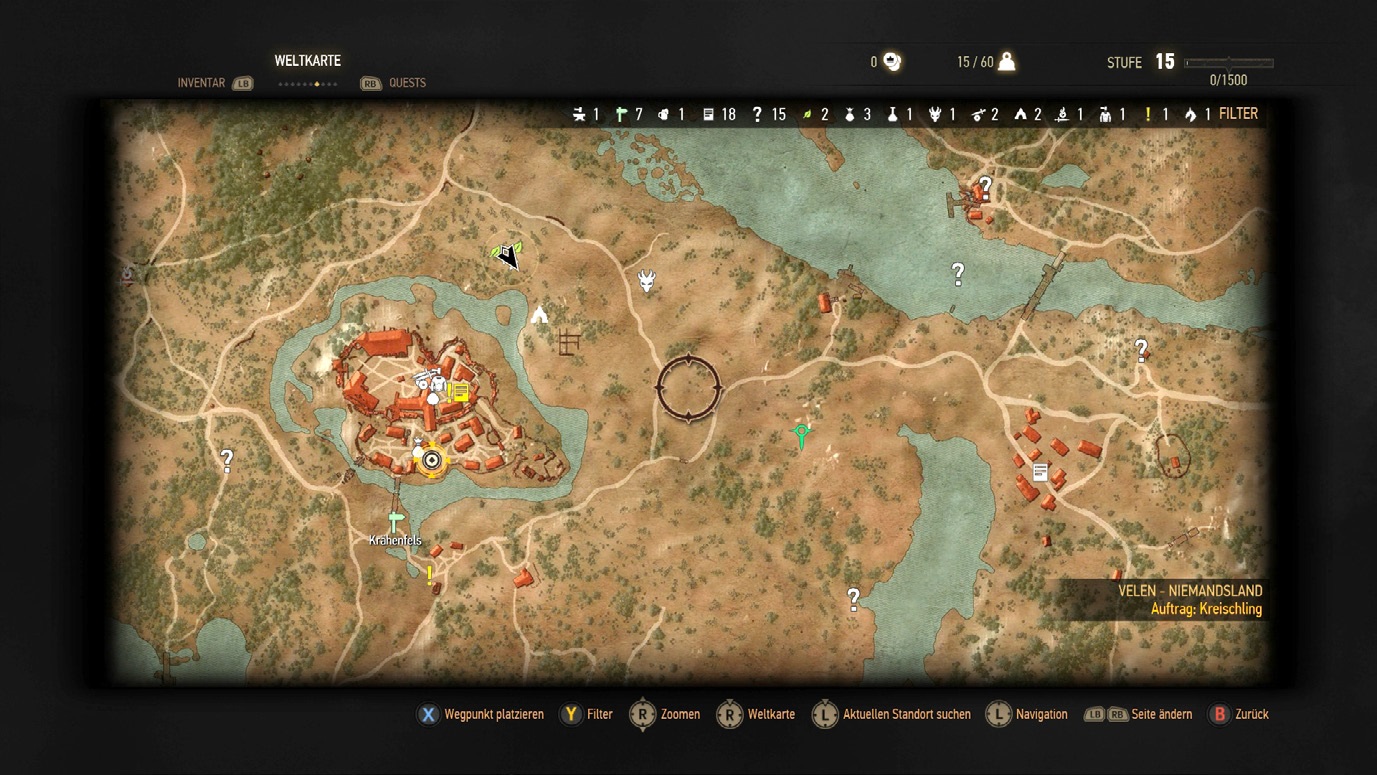This screenshot has height=775, width=1377.
Task: Click the yellow notice board marker in Krähenfels
Action: click(460, 391)
